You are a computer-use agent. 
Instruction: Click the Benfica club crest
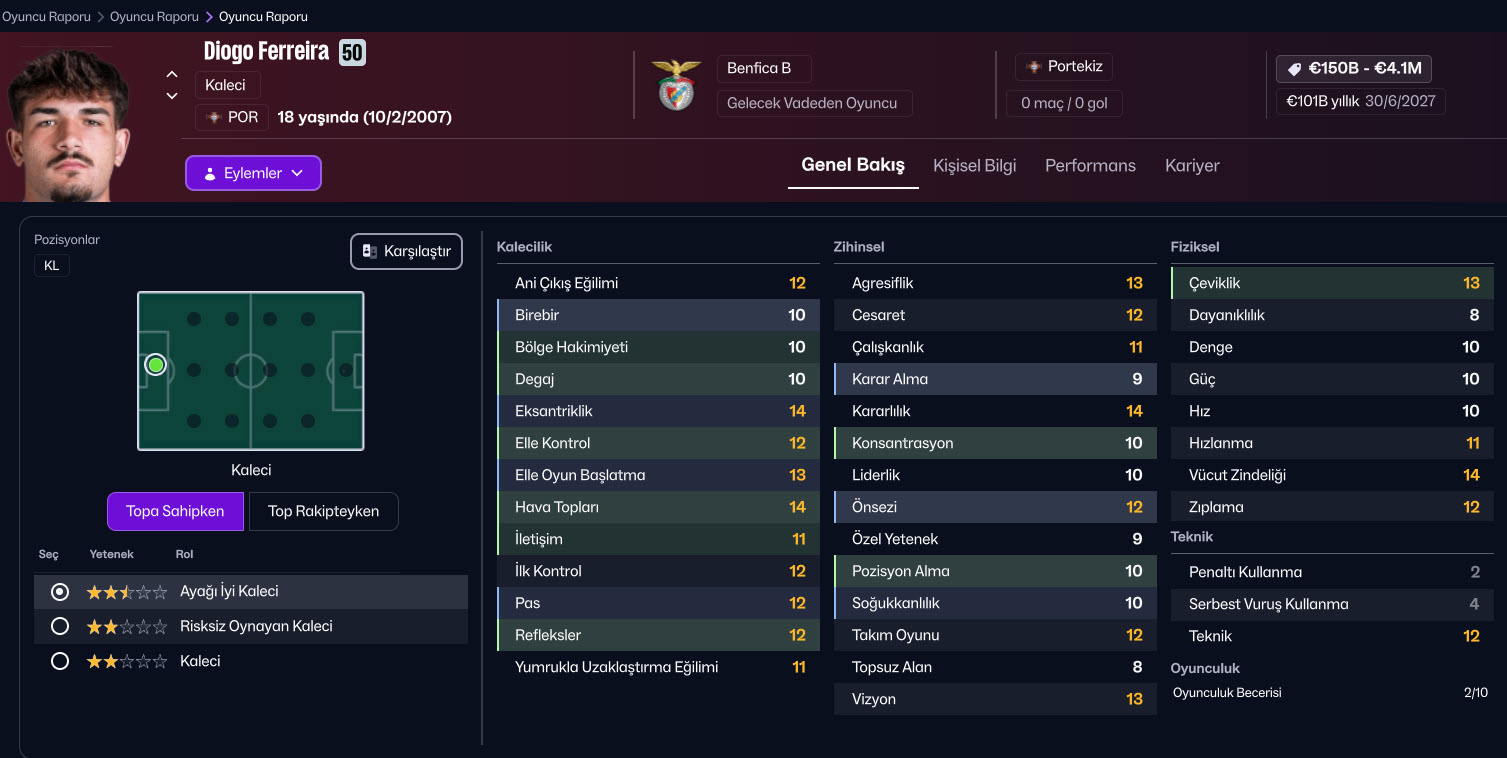click(x=676, y=85)
